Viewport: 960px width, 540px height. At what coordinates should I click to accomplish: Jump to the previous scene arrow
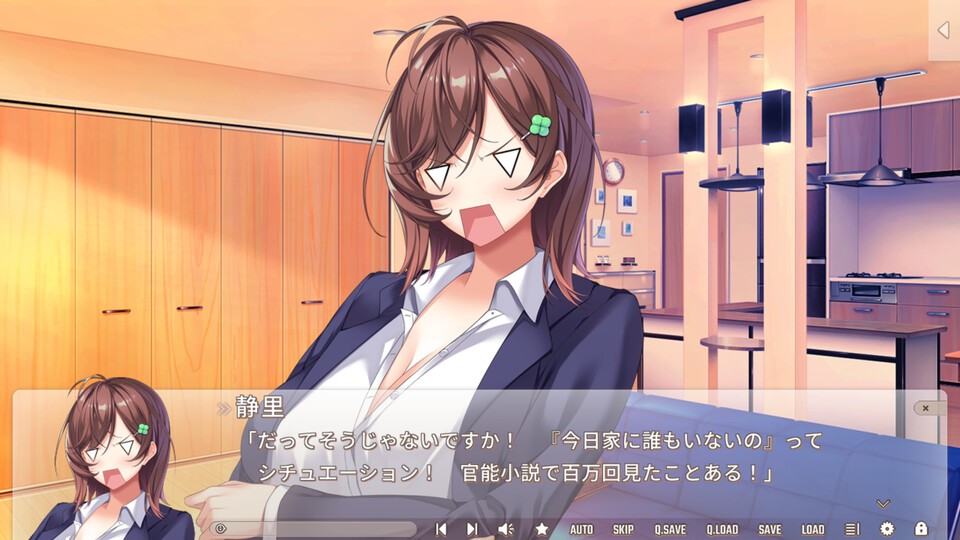pyautogui.click(x=440, y=529)
